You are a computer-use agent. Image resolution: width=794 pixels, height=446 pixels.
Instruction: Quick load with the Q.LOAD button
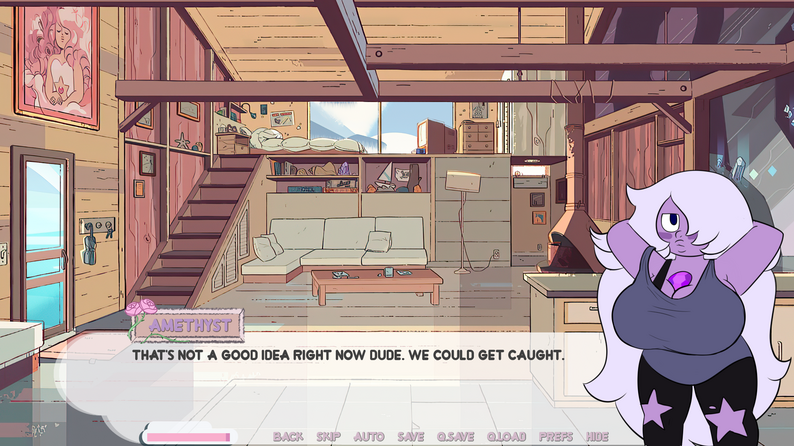pyautogui.click(x=507, y=436)
